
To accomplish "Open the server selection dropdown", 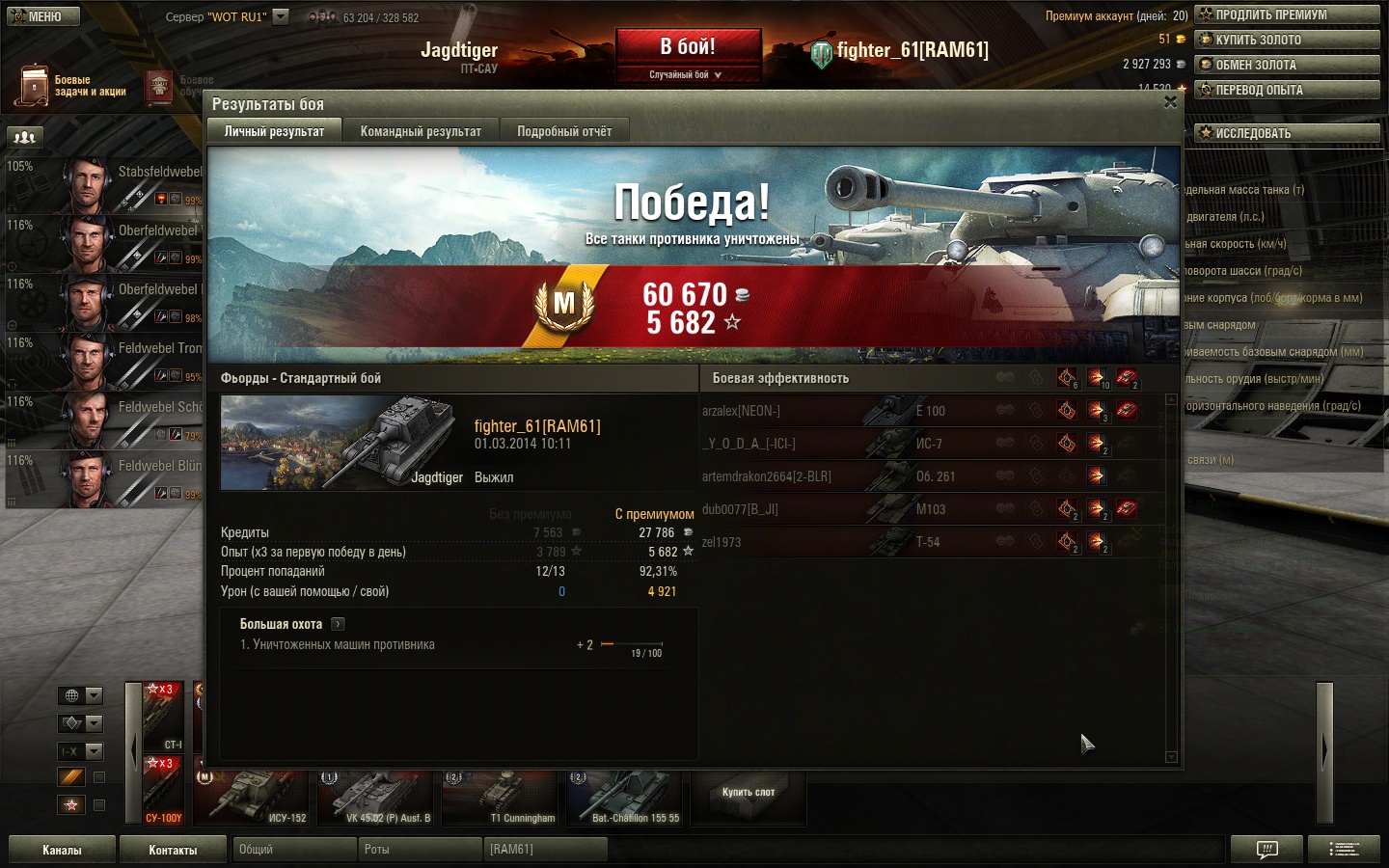I will 281,16.
